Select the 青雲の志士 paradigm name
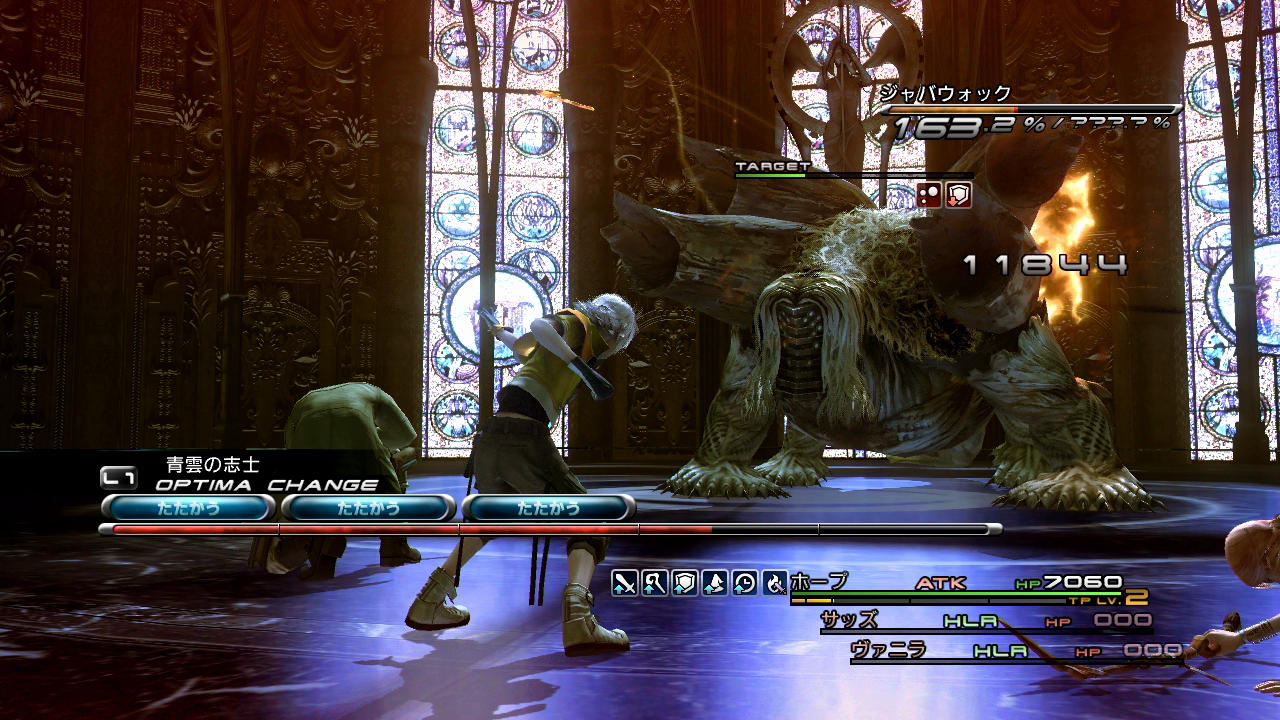Viewport: 1280px width, 720px height. 212,465
